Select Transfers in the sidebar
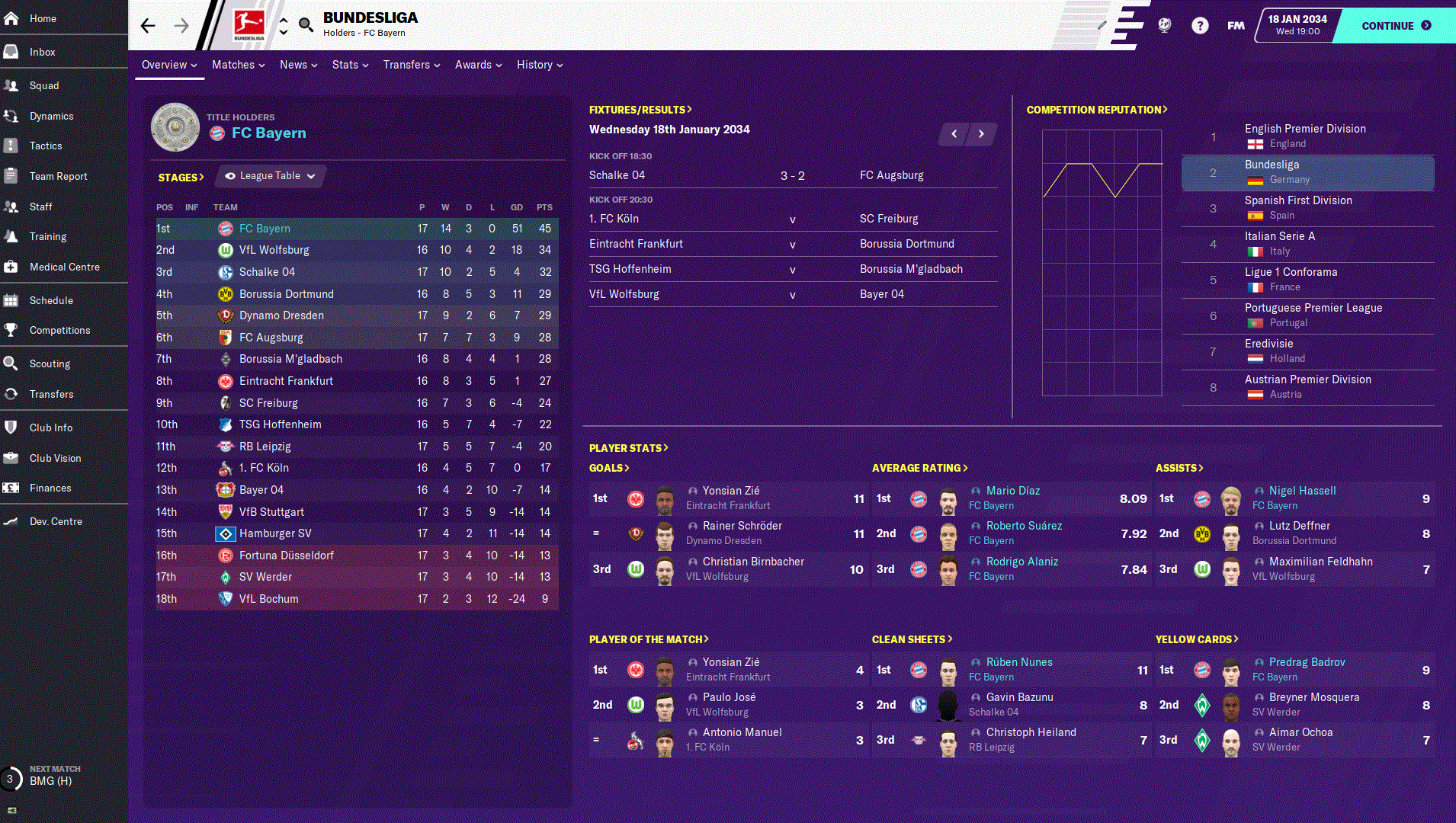This screenshot has width=1456, height=823. coord(51,394)
